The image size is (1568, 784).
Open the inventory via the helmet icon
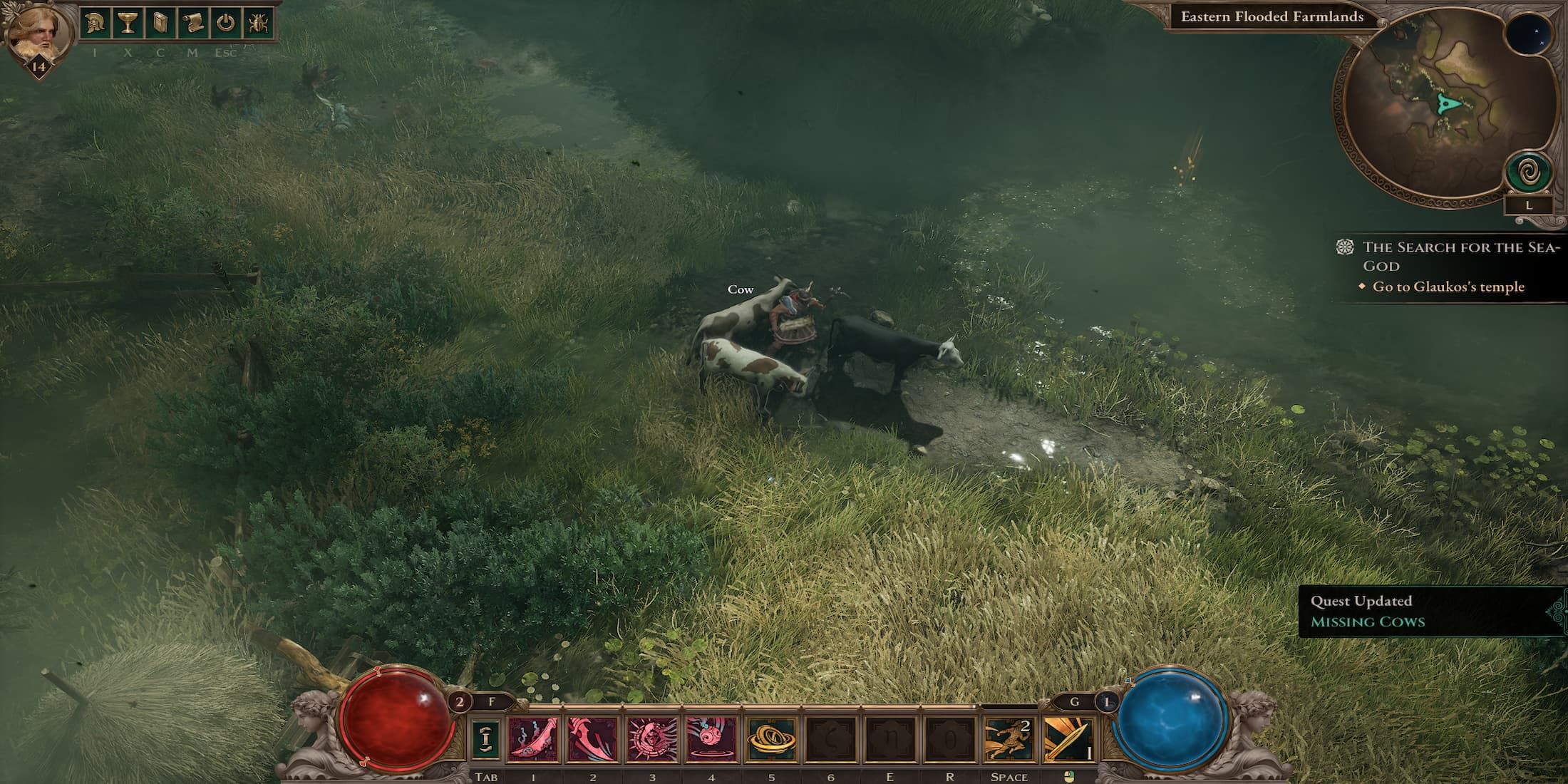pos(94,24)
